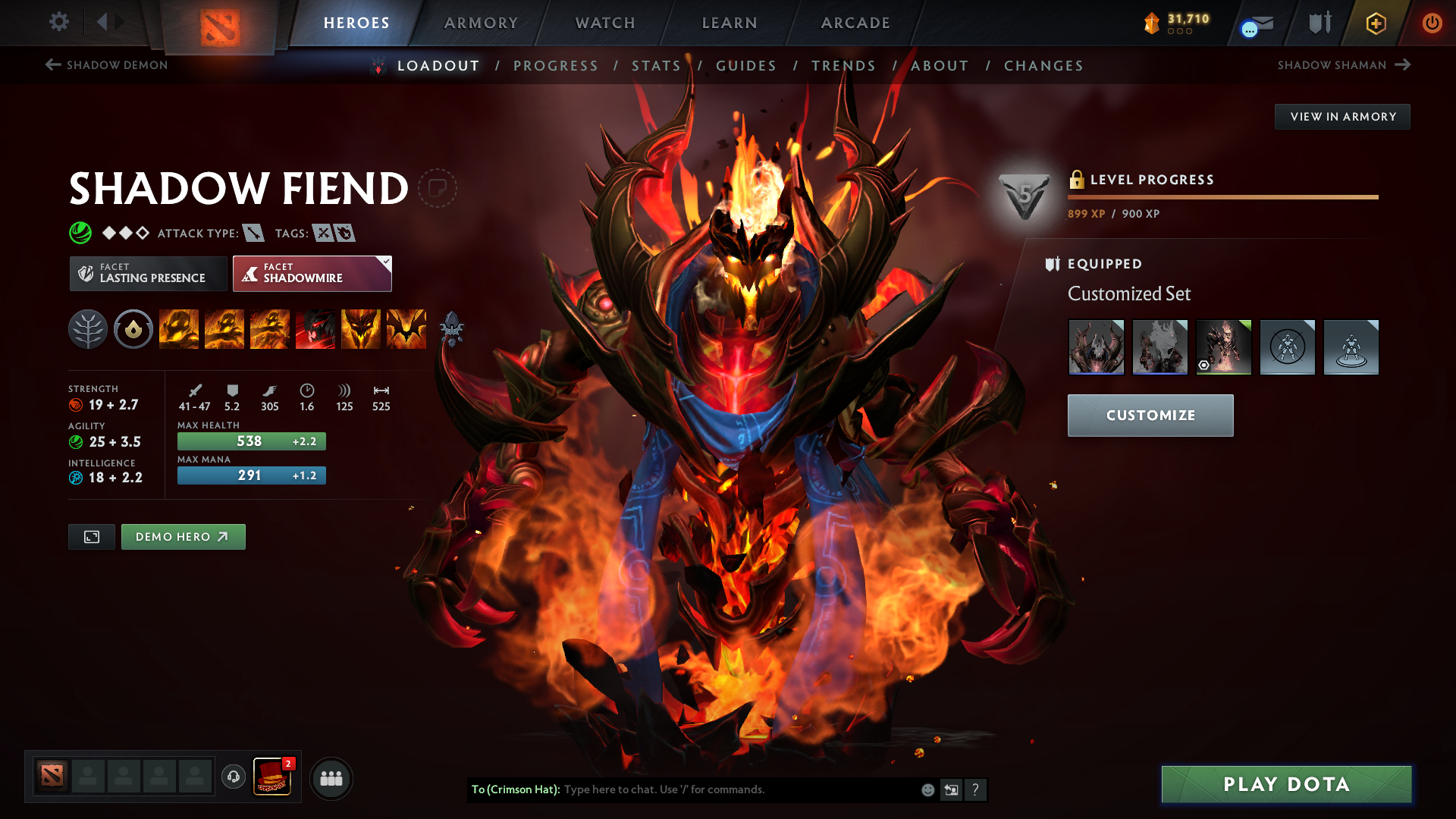Select the Shadowraze ability icon
This screenshot has width=1456, height=819.
coord(179,329)
